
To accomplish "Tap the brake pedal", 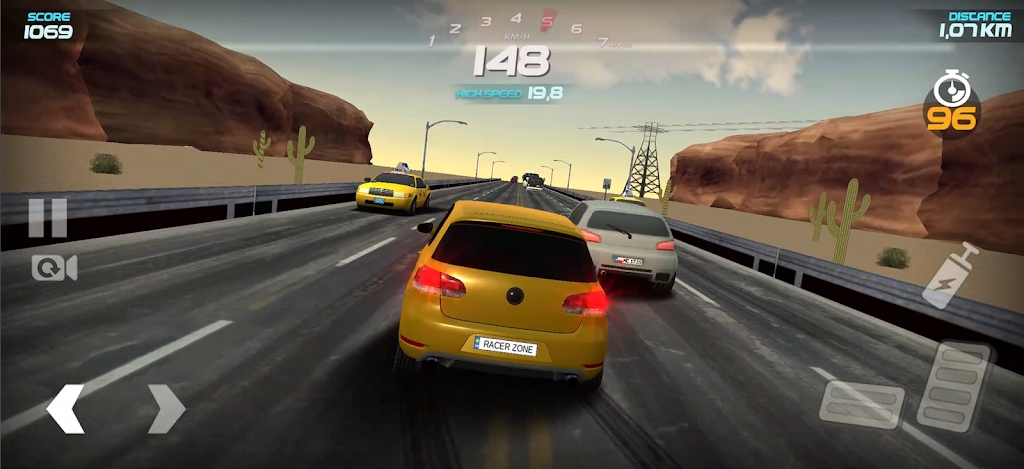I will (x=861, y=403).
